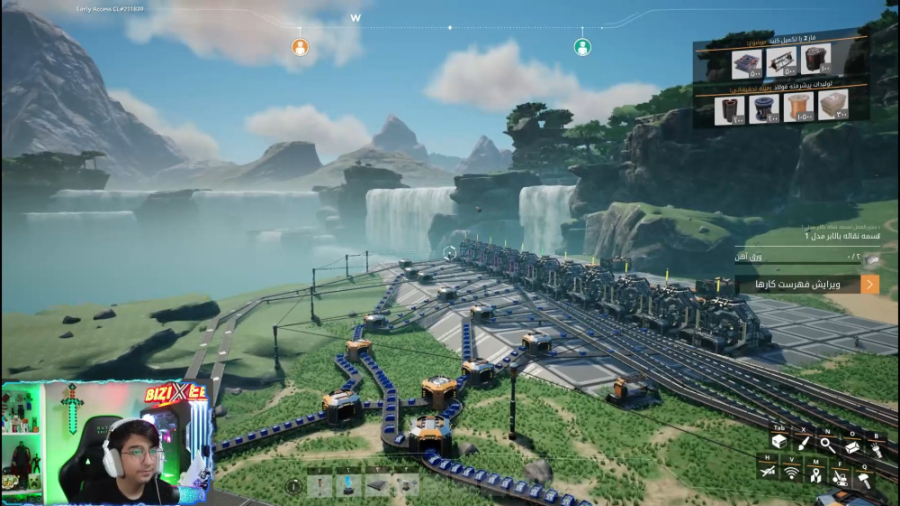Open the codex book icon
This screenshot has height=506, width=900.
tap(853, 448)
